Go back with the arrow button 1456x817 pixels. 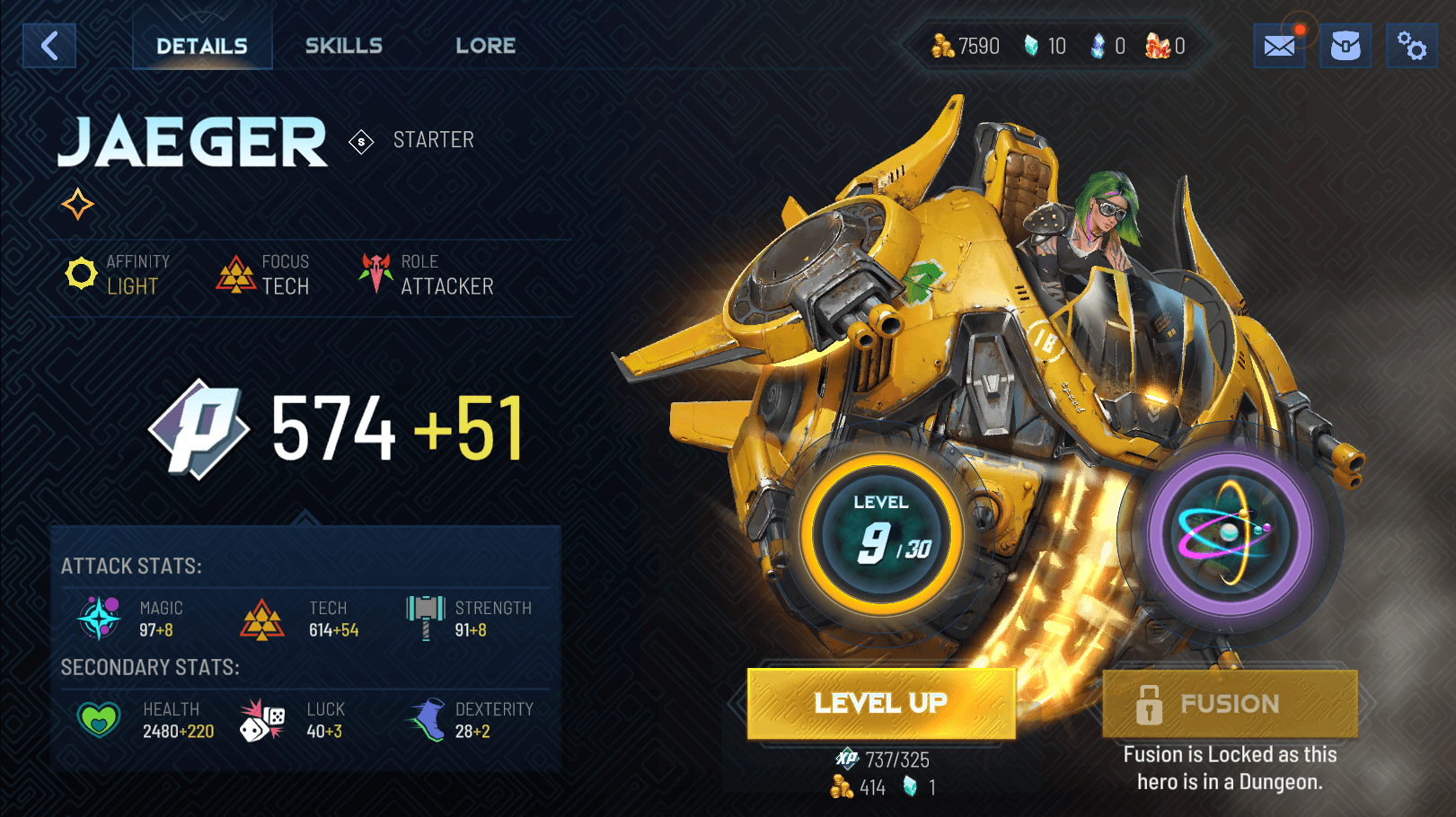click(49, 46)
